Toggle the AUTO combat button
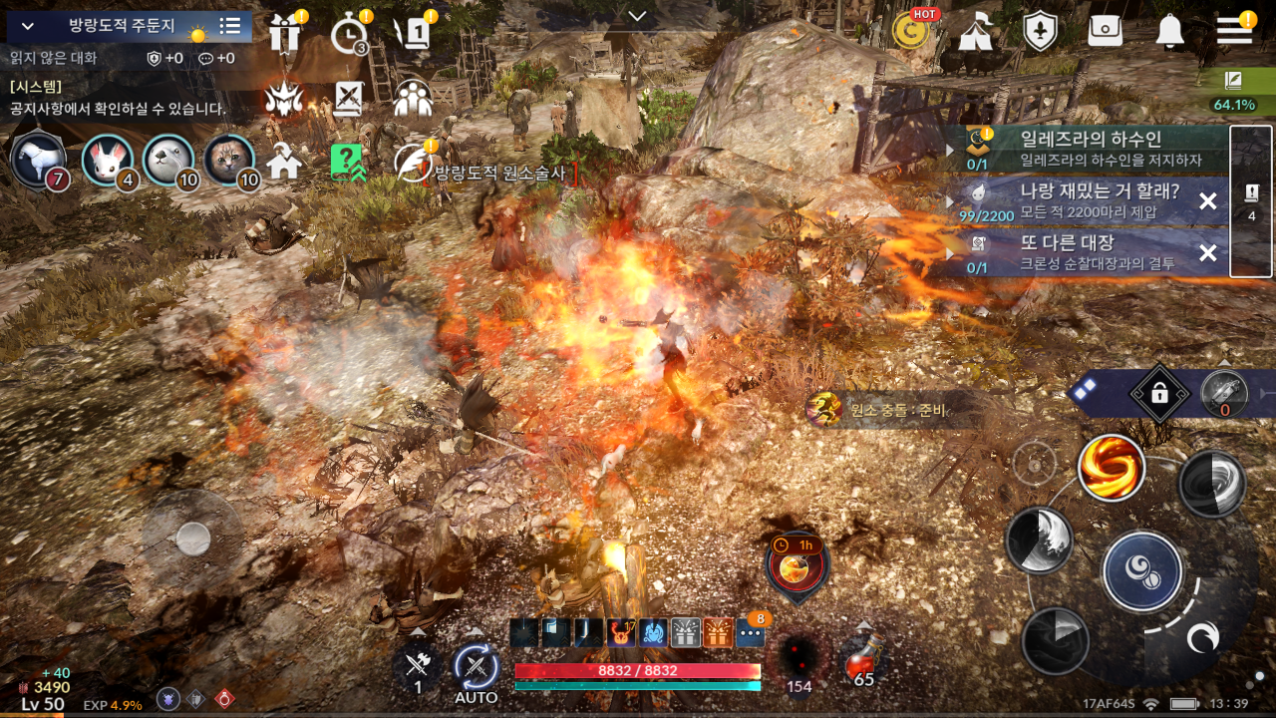The height and width of the screenshot is (718, 1276). tap(476, 669)
